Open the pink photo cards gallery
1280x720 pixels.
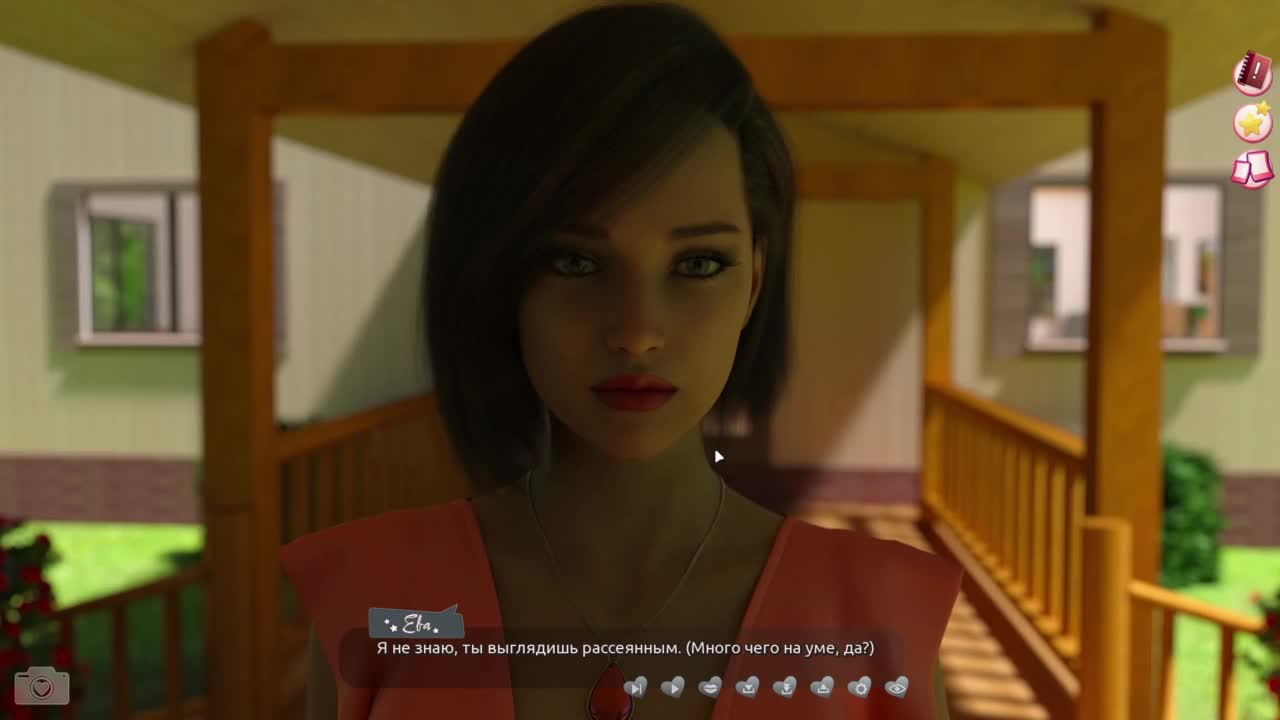click(x=1252, y=170)
